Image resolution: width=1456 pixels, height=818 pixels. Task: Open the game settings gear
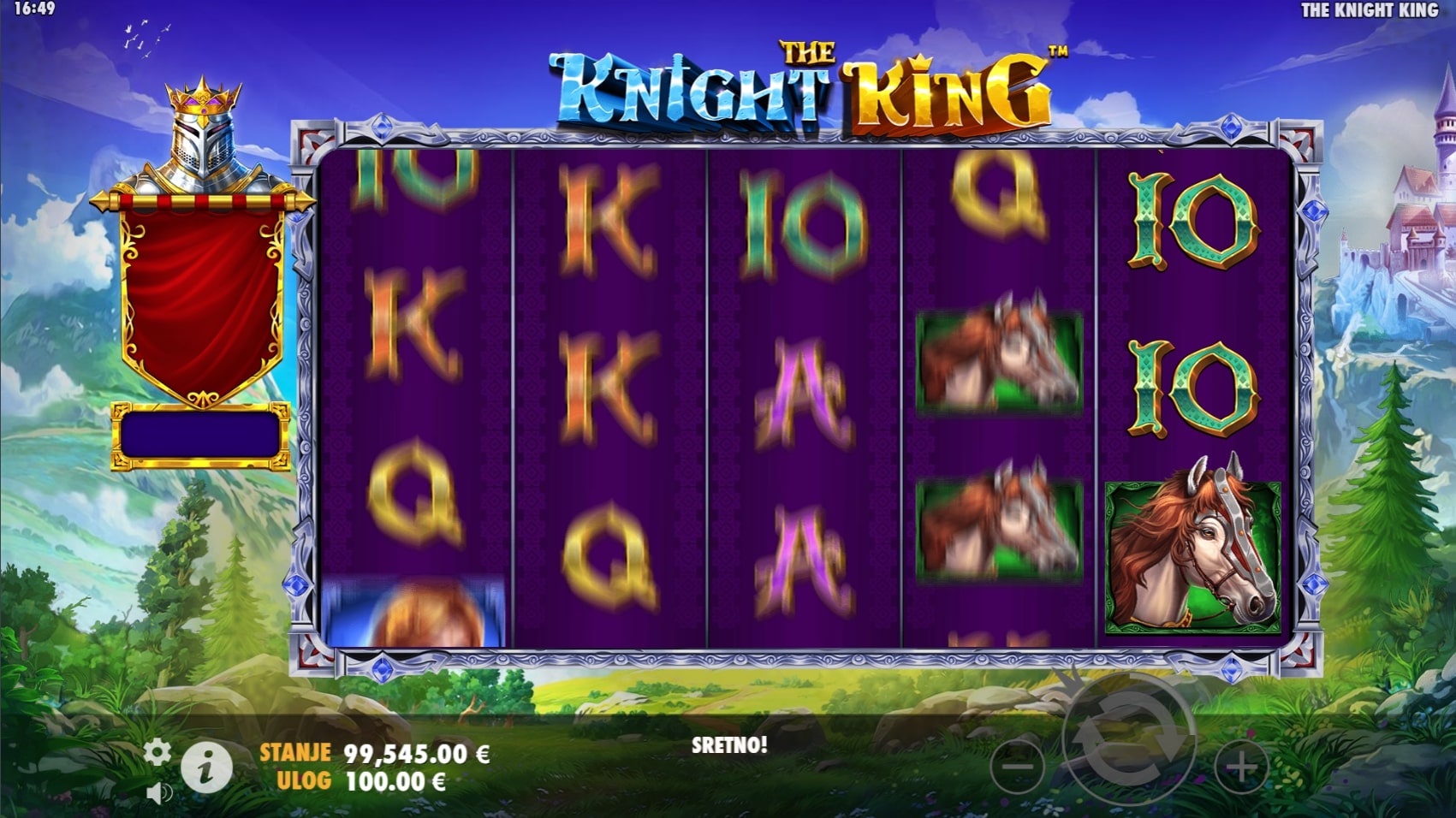coord(157,751)
